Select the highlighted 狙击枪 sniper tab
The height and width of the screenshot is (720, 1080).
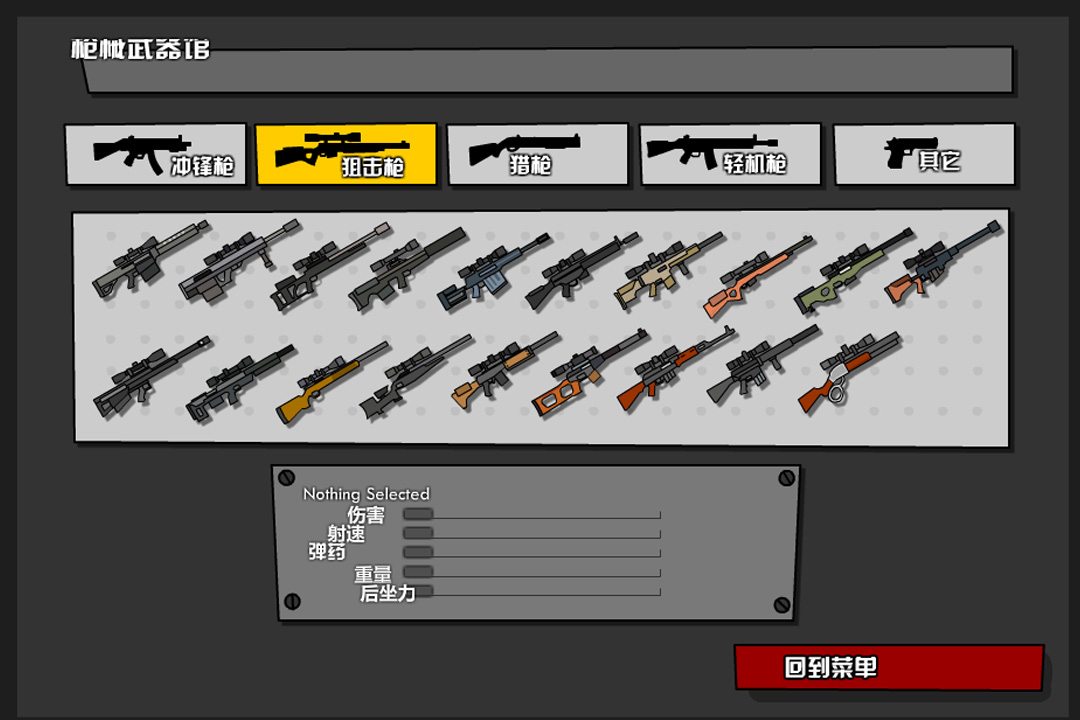point(346,154)
